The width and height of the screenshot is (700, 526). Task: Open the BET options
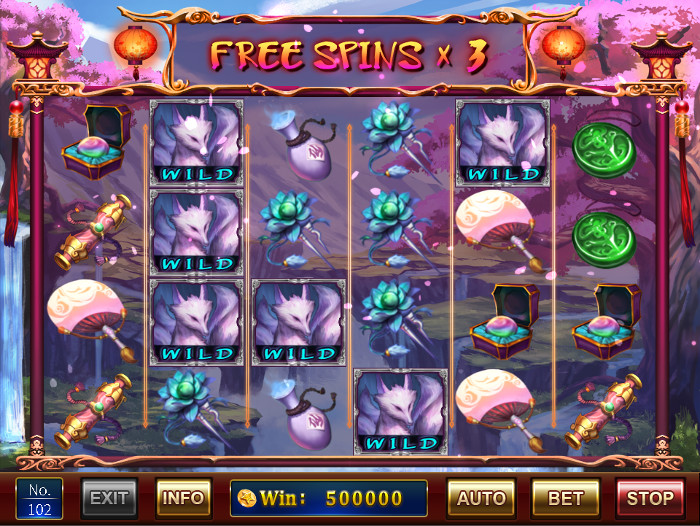[565, 498]
